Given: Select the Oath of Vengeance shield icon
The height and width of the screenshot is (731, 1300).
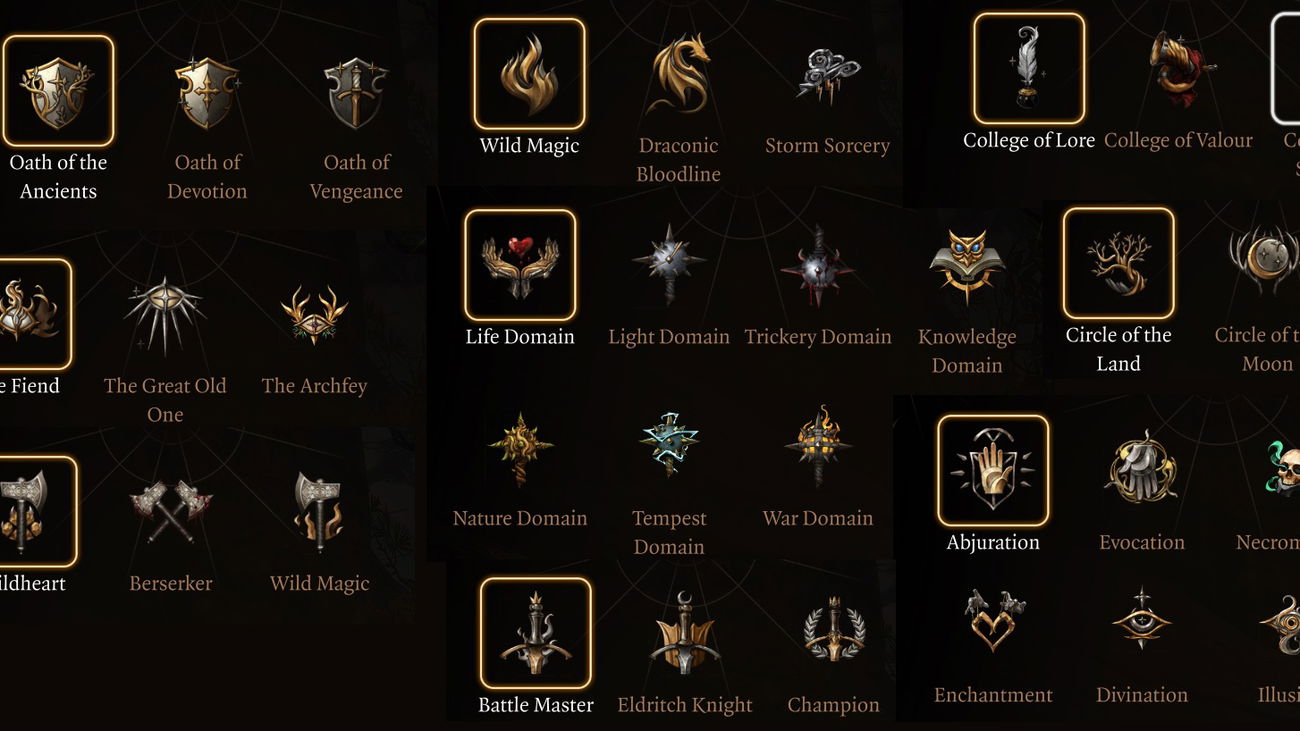Looking at the screenshot, I should (356, 90).
